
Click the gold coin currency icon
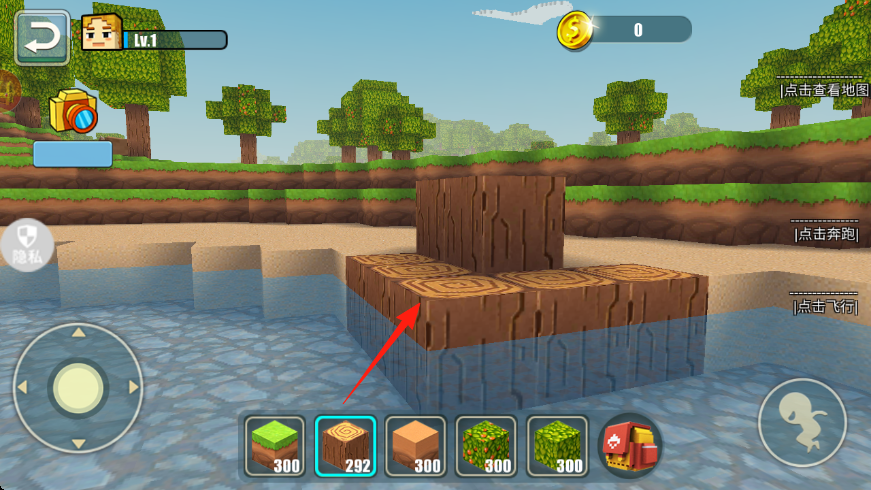[575, 29]
